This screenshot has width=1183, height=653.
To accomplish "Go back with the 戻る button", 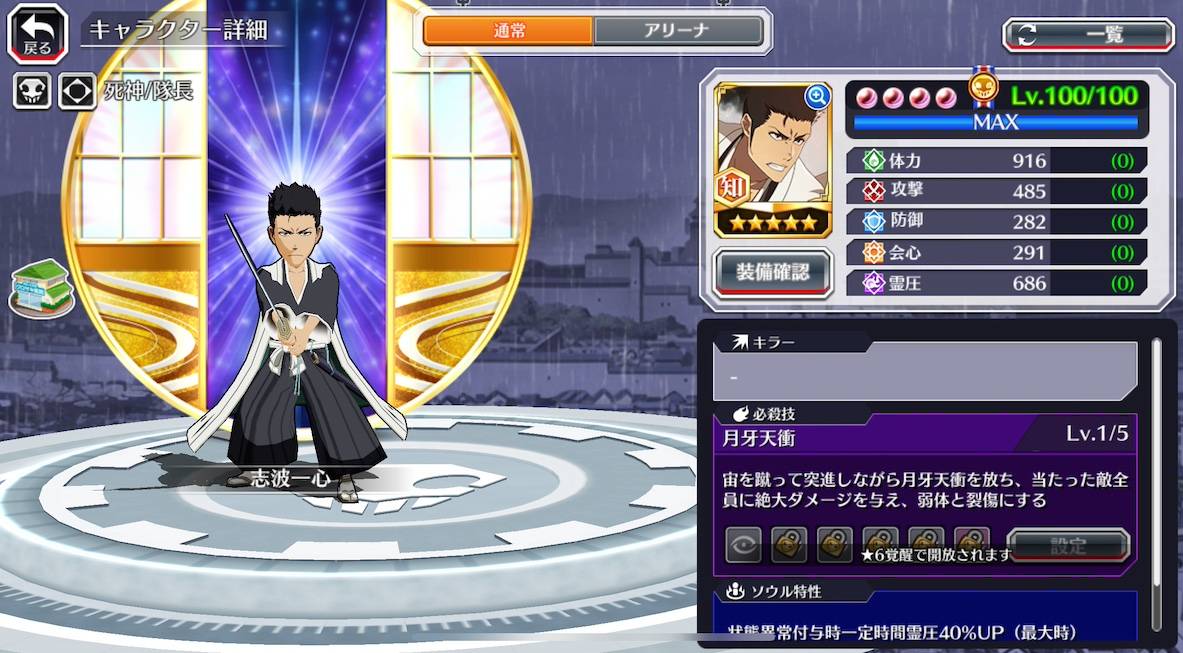I will pyautogui.click(x=37, y=34).
